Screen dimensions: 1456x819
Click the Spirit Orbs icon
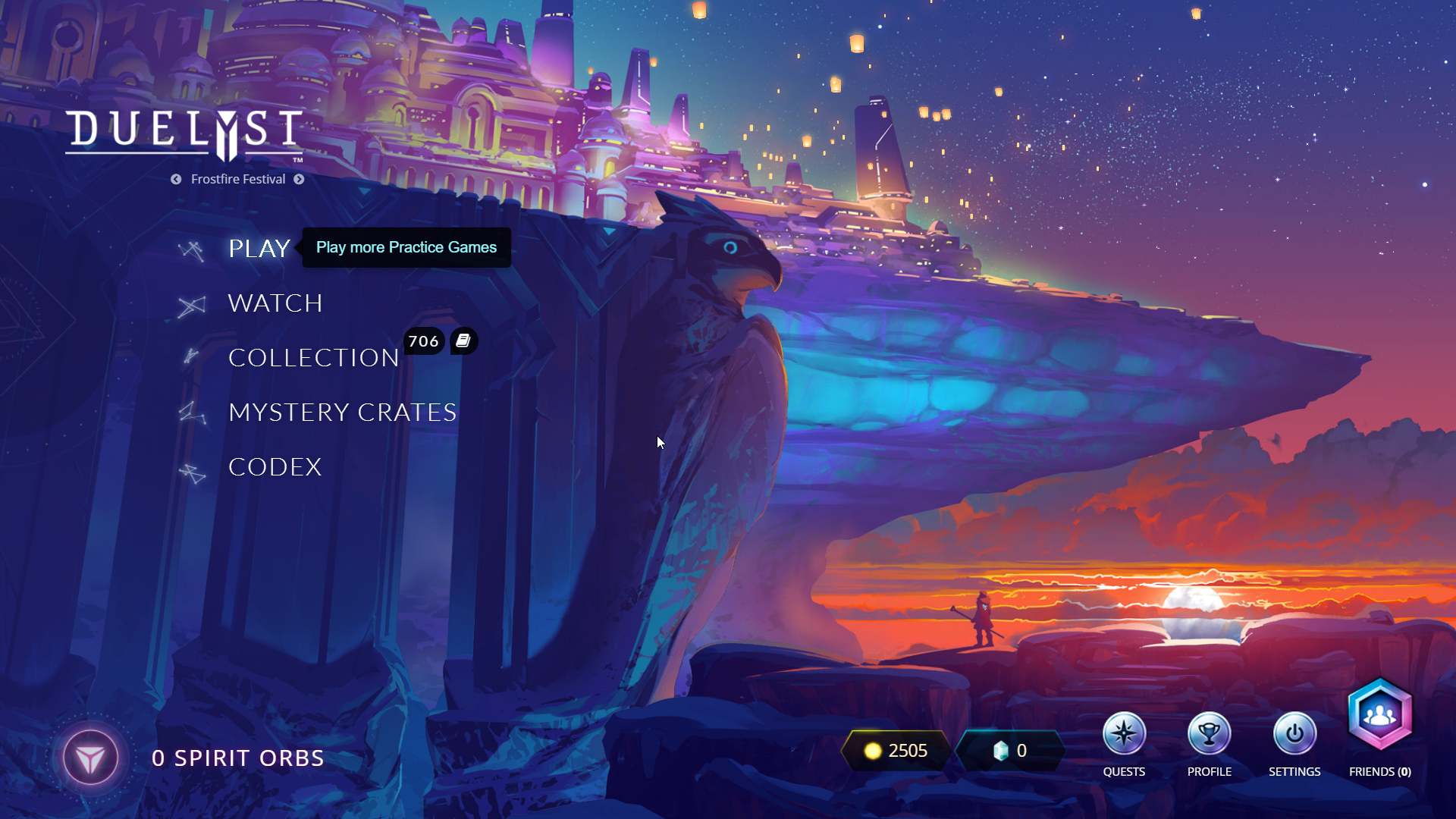coord(90,758)
